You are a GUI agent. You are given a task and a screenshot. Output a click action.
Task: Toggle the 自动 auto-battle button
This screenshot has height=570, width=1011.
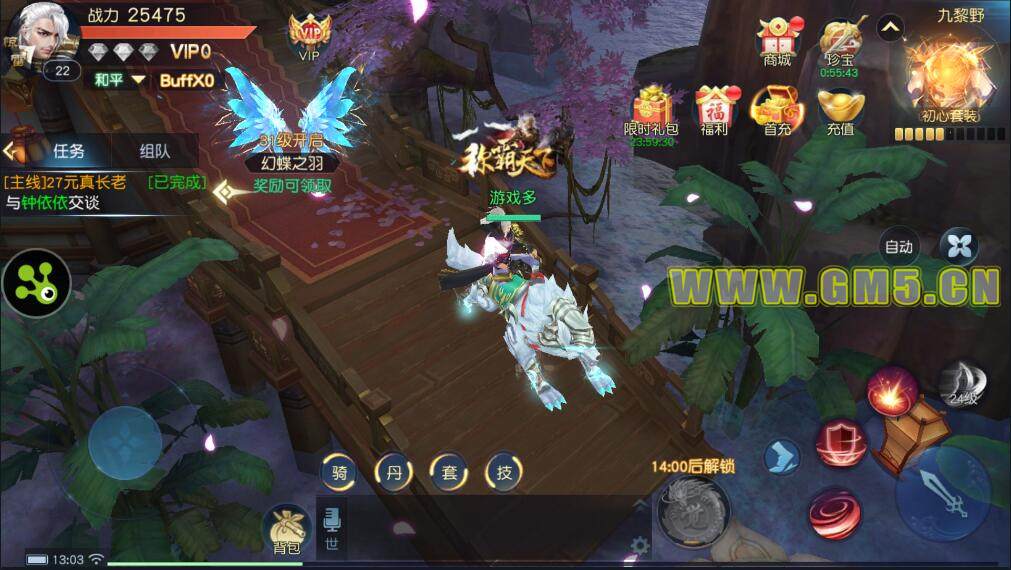point(898,246)
